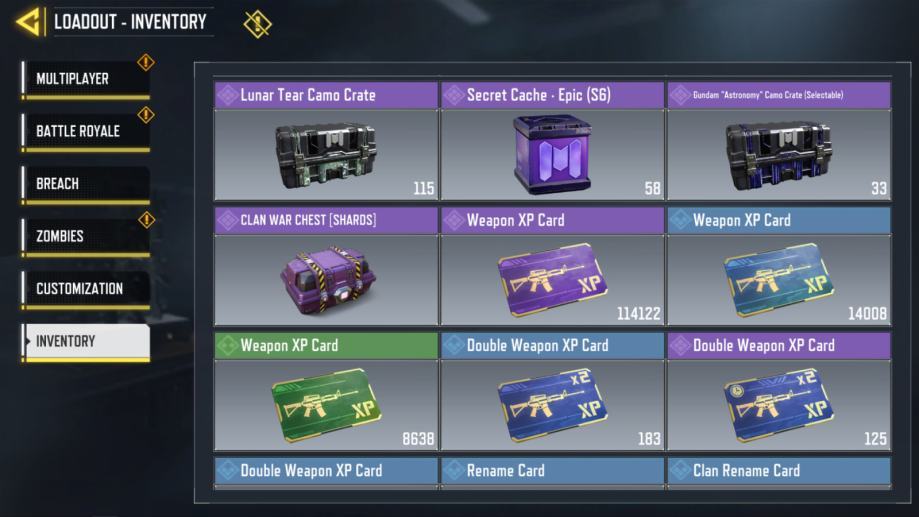Choose the Gundam "Astronomy" Camo Crate
Image resolution: width=919 pixels, height=517 pixels.
(x=779, y=142)
